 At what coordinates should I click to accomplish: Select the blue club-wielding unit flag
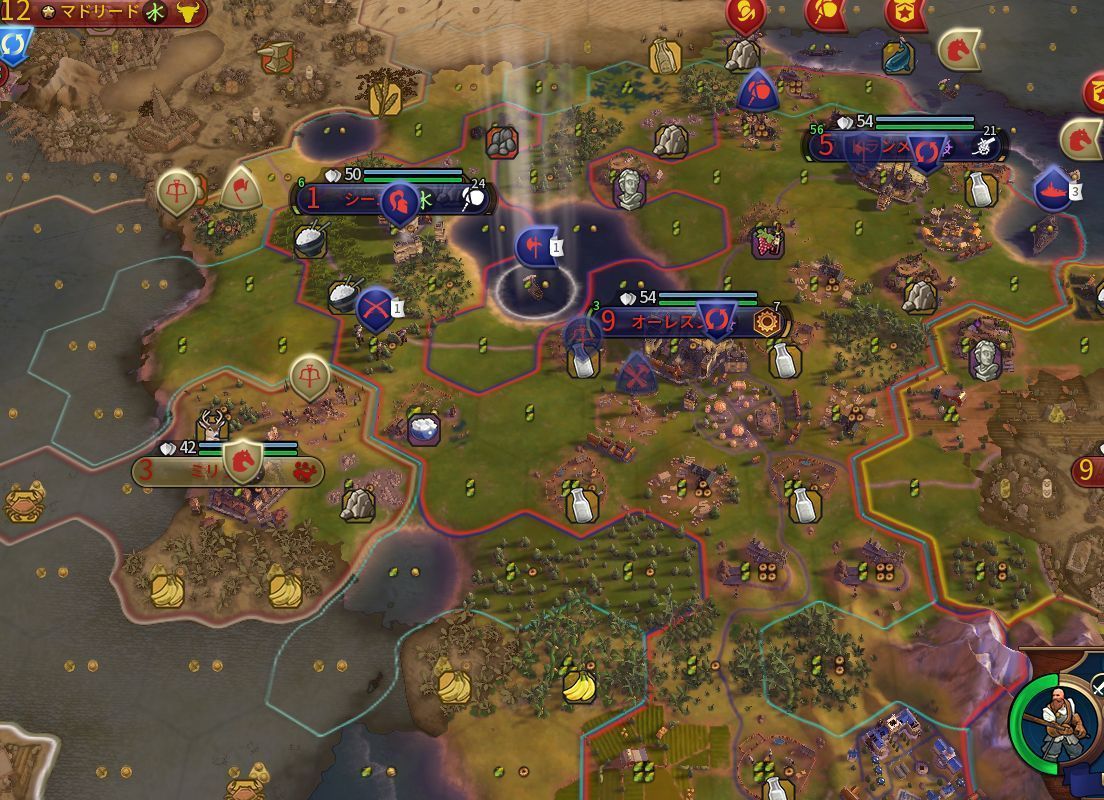(757, 92)
